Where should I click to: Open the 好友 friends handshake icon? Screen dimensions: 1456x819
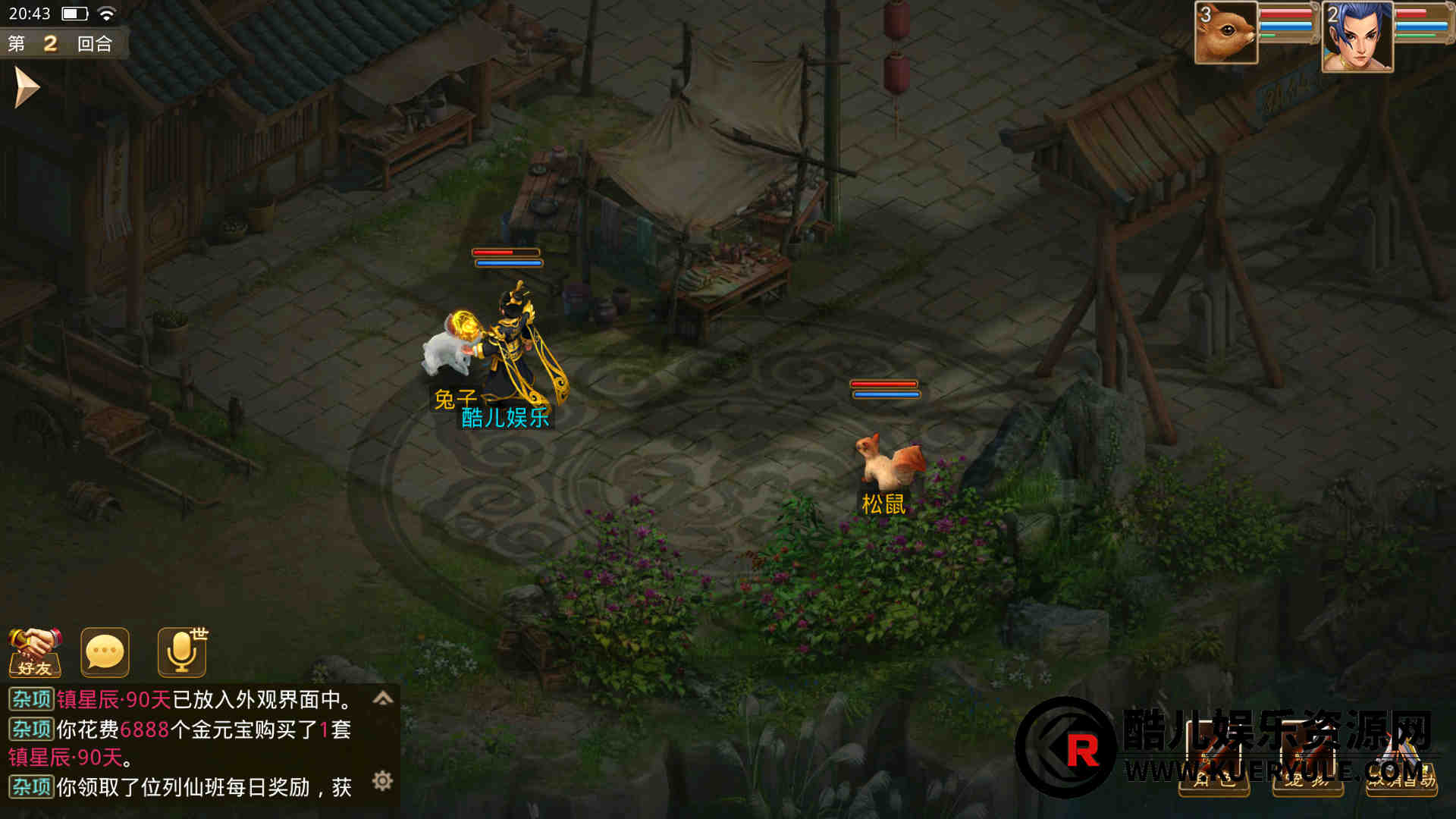[x=35, y=652]
